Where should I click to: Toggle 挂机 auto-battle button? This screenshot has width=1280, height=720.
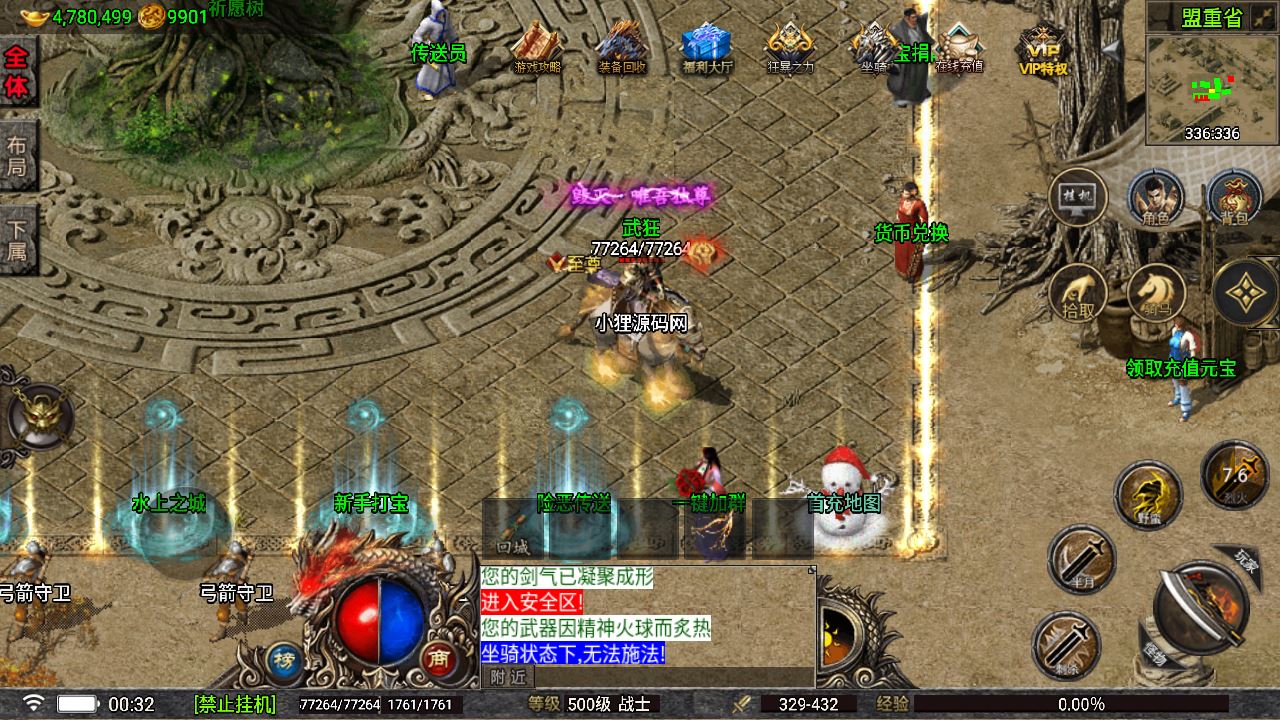coord(1077,198)
